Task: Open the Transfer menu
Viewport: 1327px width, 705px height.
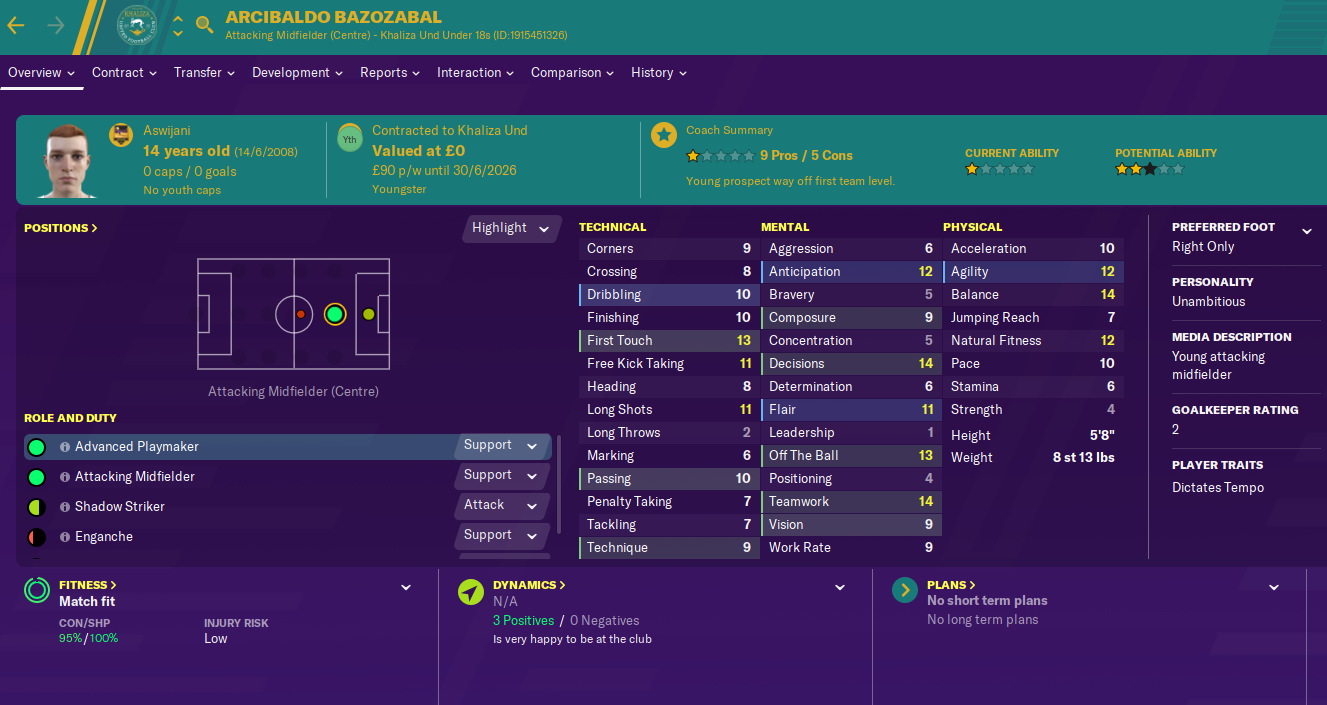Action: click(x=204, y=72)
